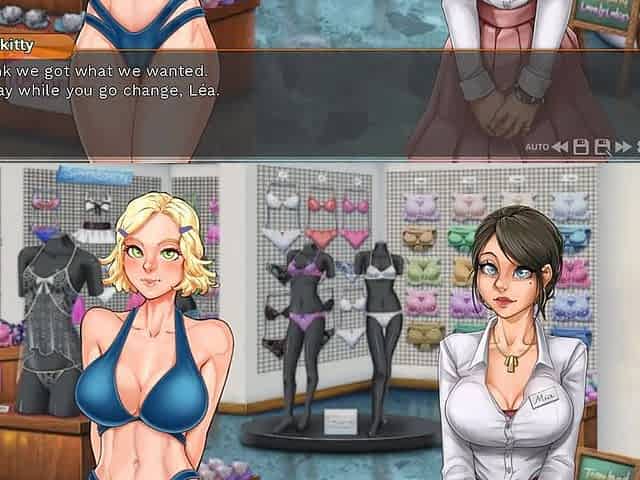Advance the dialogue by clicking the text box
640x480 pixels.
300,100
